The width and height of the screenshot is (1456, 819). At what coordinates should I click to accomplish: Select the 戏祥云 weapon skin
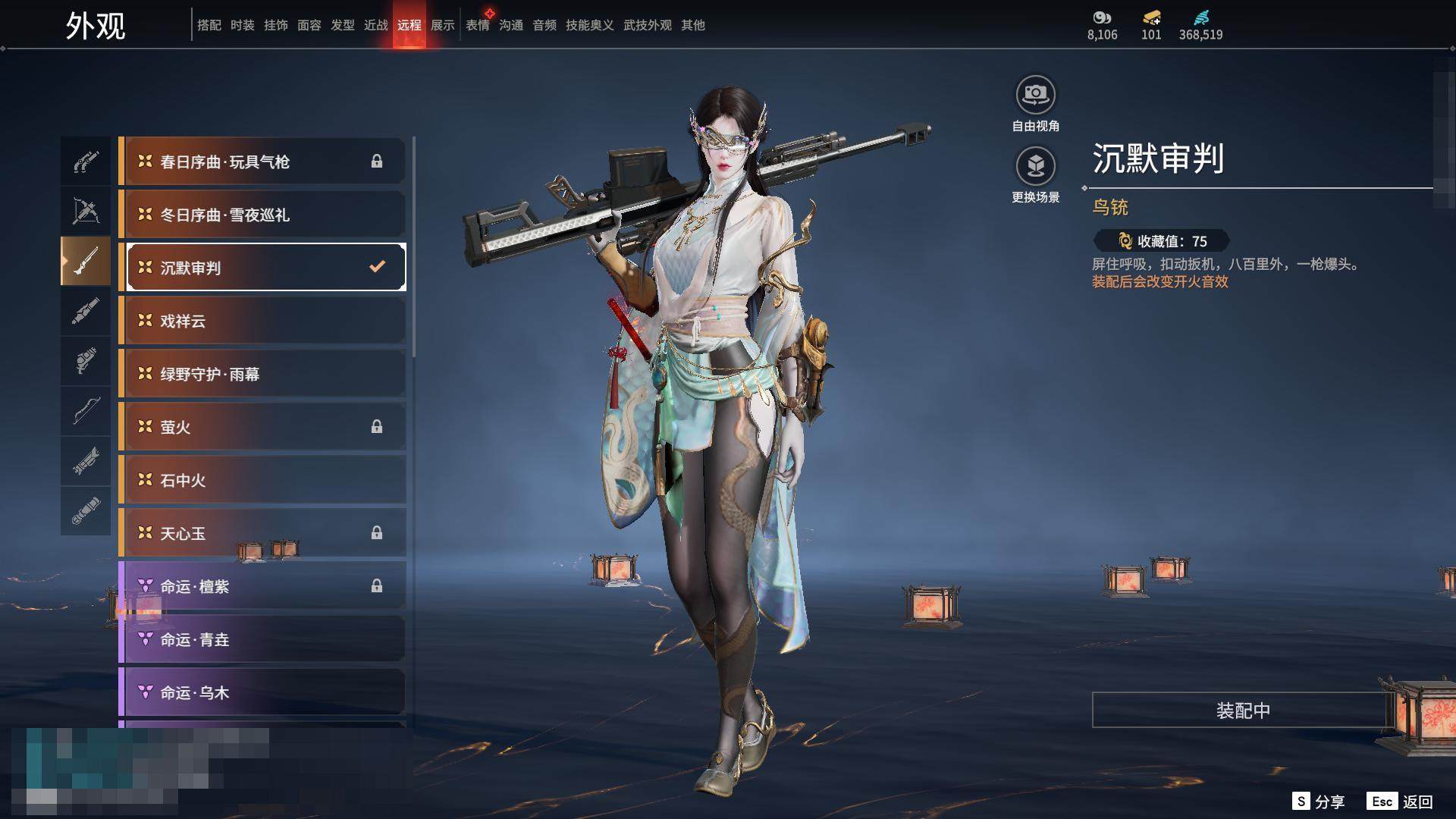click(262, 321)
